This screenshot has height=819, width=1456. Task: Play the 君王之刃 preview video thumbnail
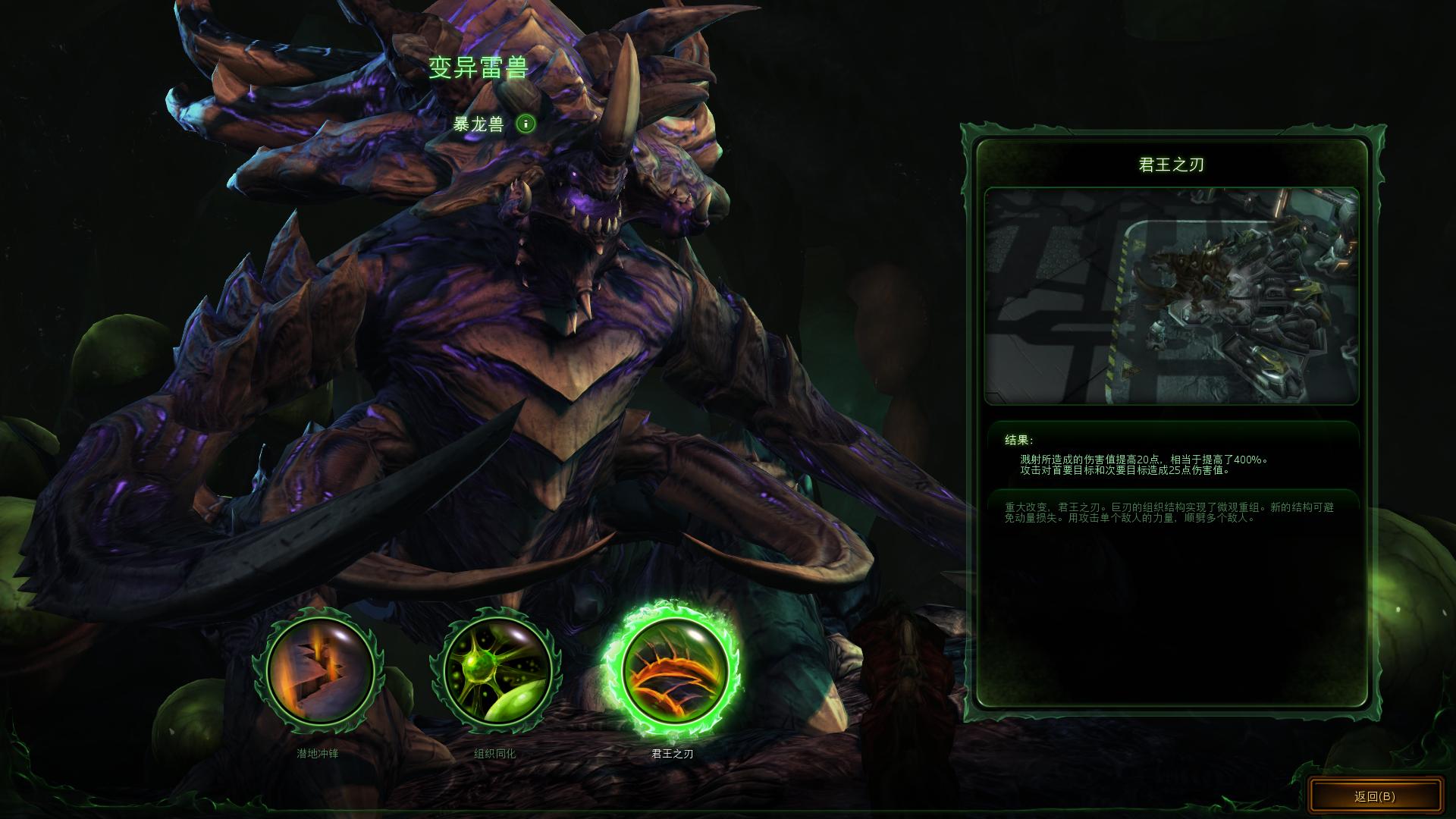pyautogui.click(x=1171, y=296)
